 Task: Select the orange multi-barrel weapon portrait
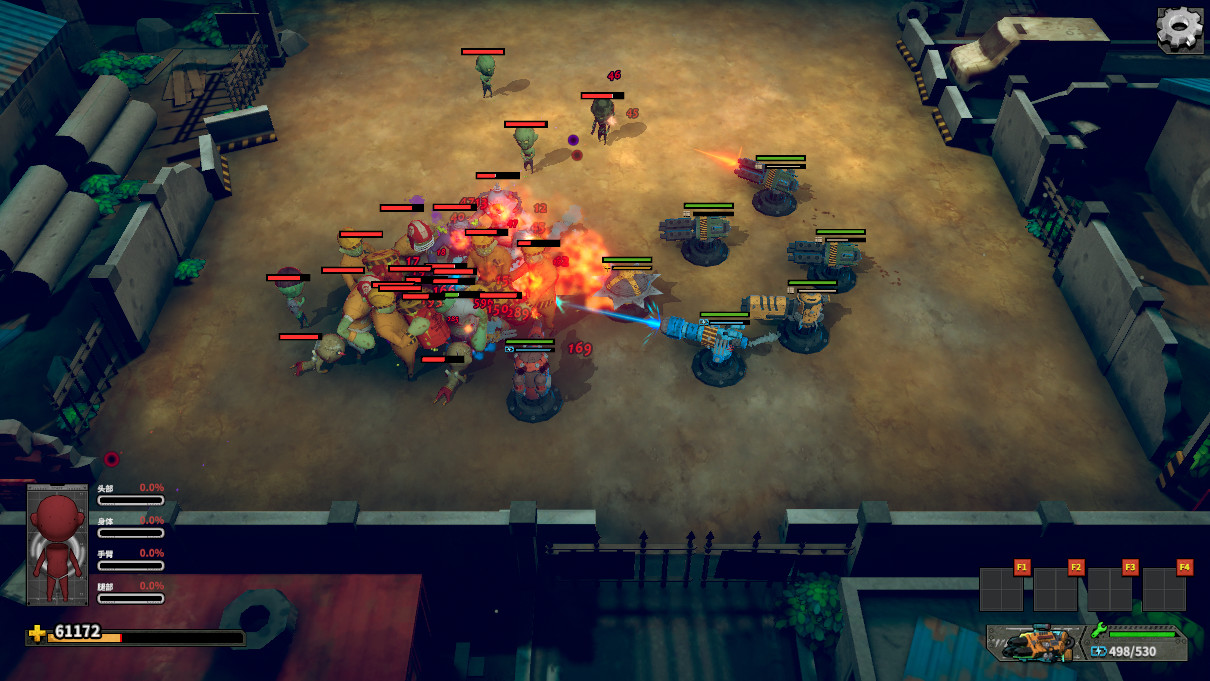pyautogui.click(x=1036, y=642)
